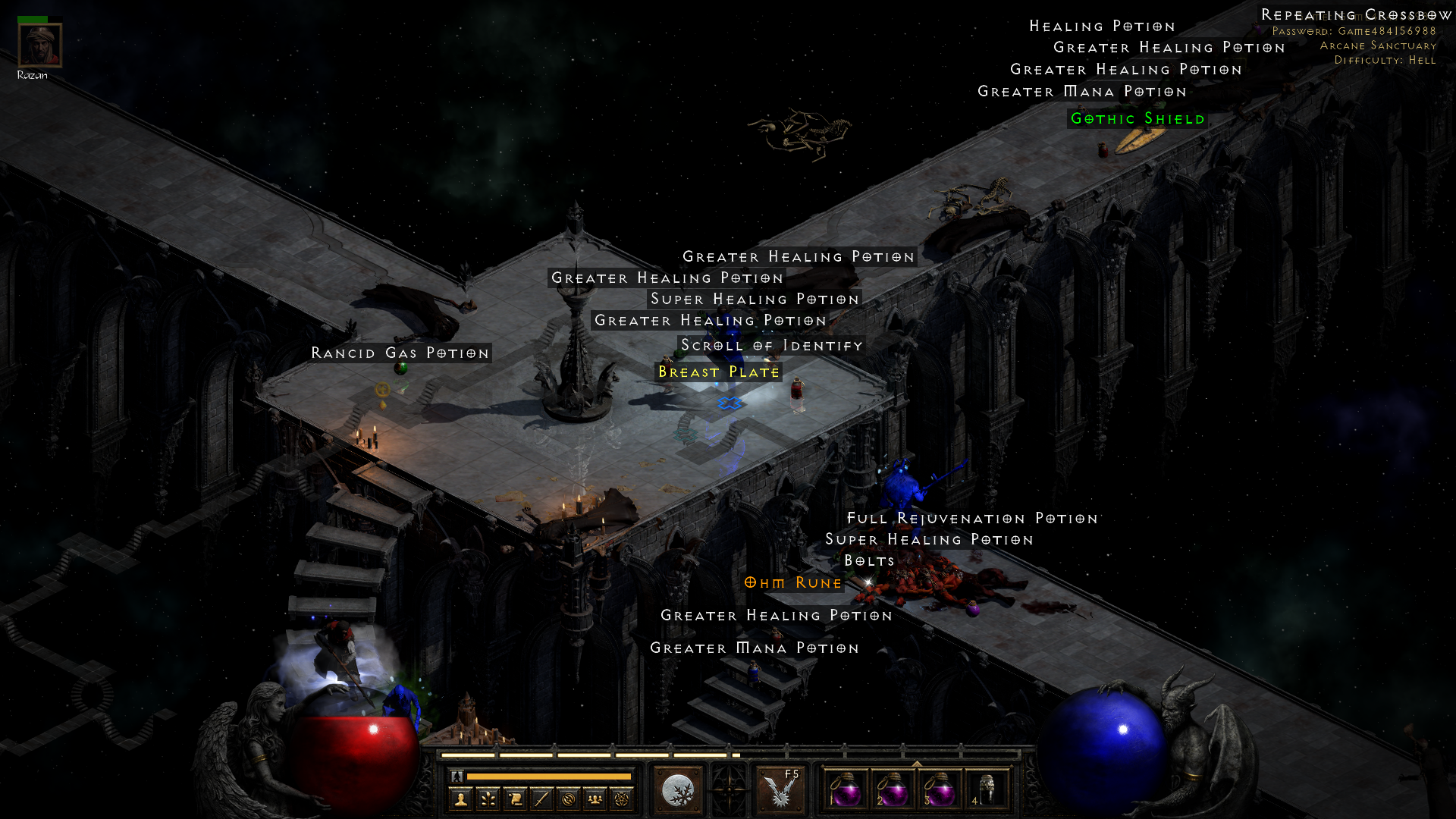Image resolution: width=1456 pixels, height=819 pixels.
Task: Pick up the Gothic Shield label
Action: 1137,119
